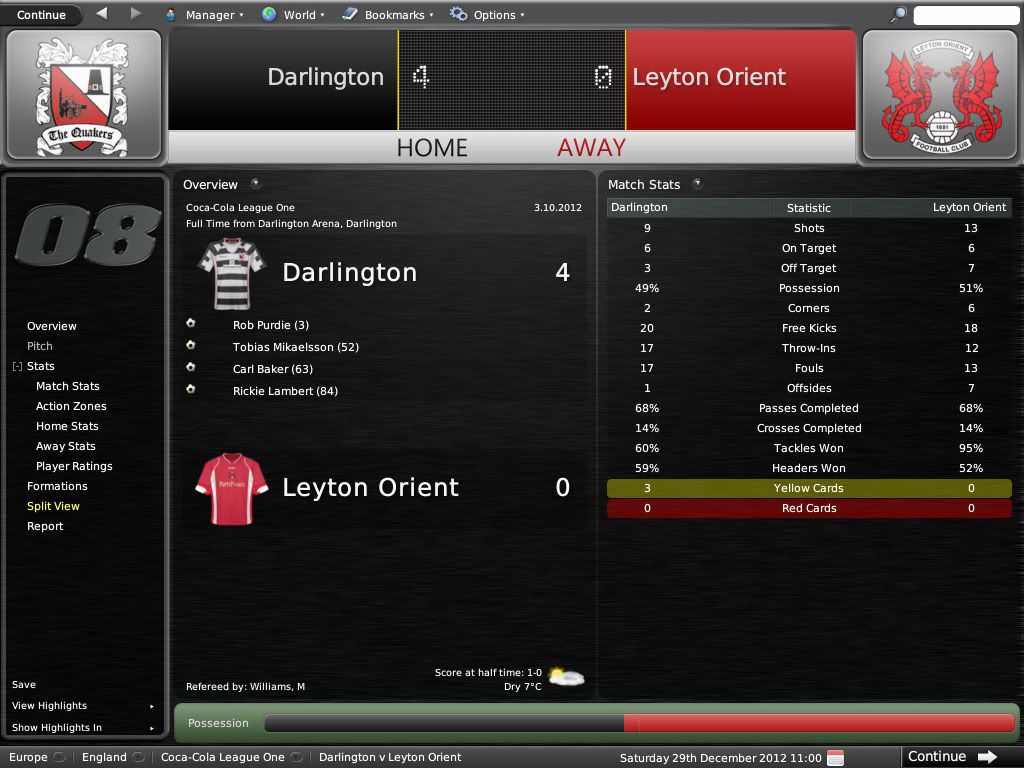
Task: Open the match Report
Action: pyautogui.click(x=45, y=526)
